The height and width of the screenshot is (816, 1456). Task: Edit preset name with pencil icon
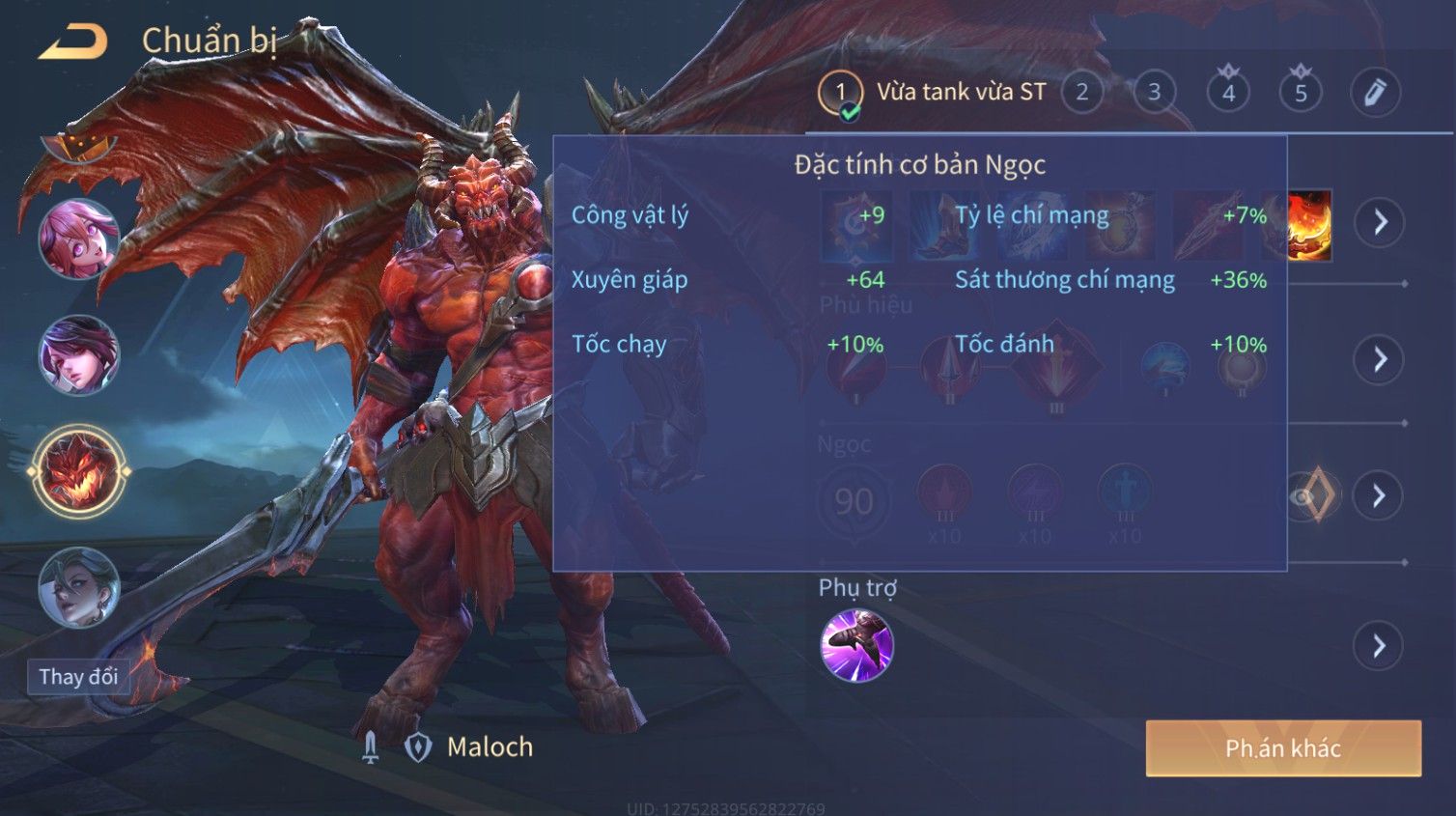pos(1375,93)
